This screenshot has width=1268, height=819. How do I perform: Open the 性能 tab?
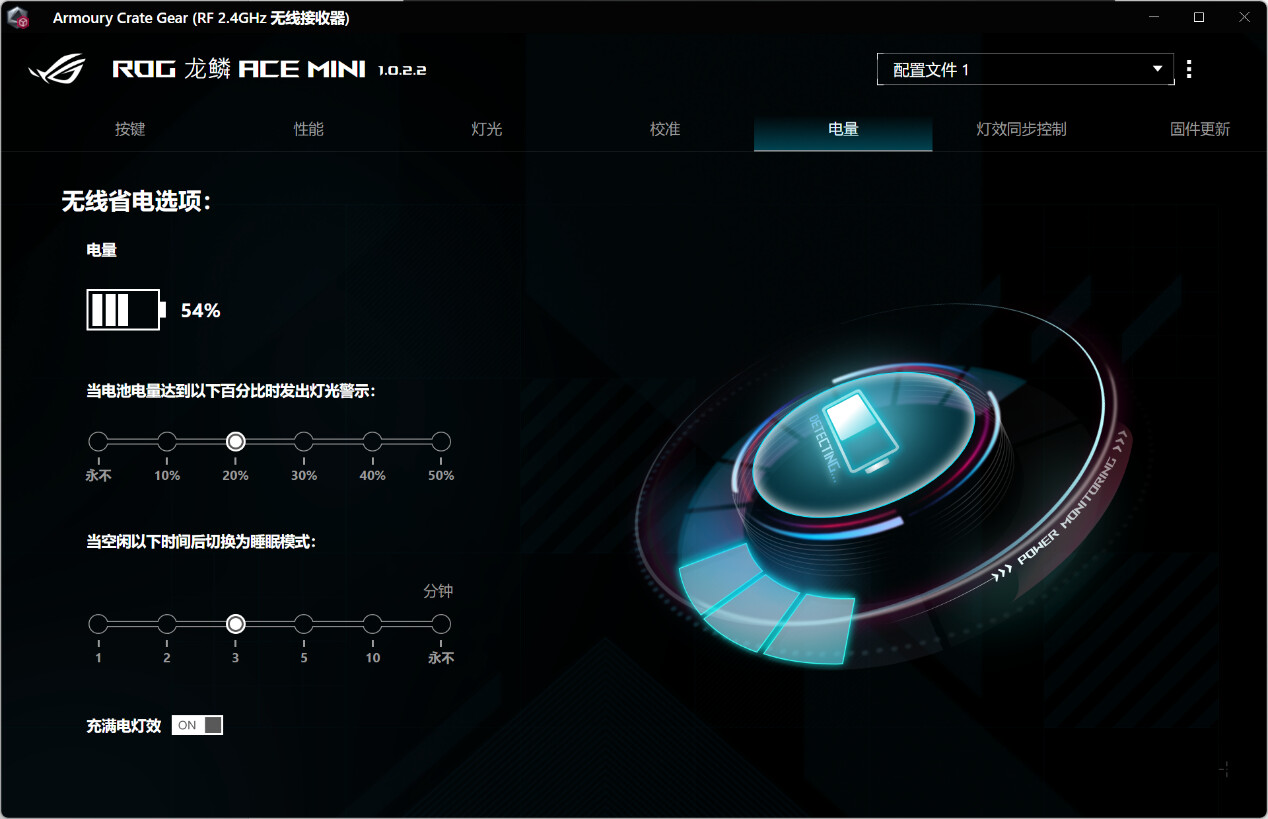[308, 129]
